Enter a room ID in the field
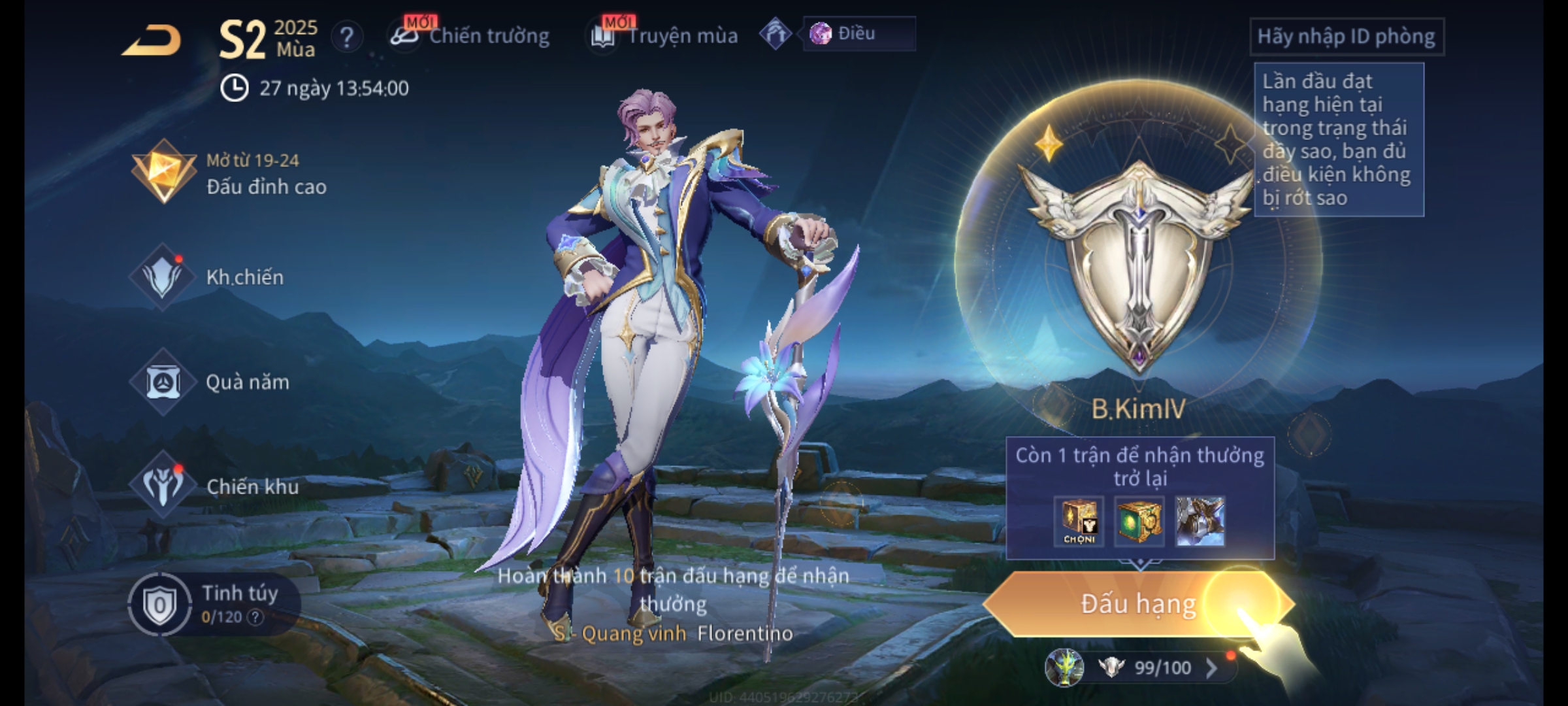 pyautogui.click(x=1346, y=37)
